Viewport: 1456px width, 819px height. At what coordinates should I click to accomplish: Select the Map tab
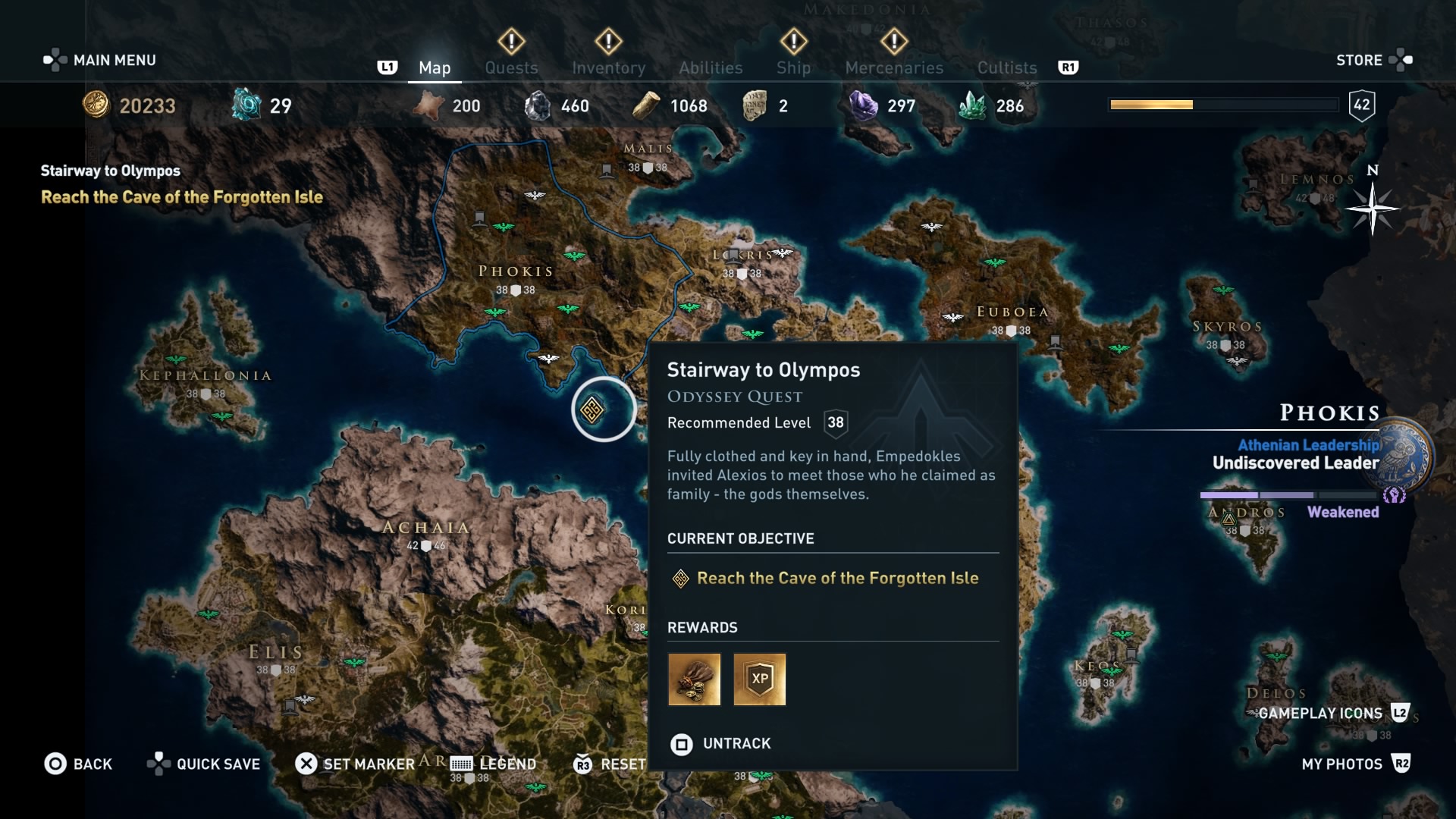coord(435,67)
